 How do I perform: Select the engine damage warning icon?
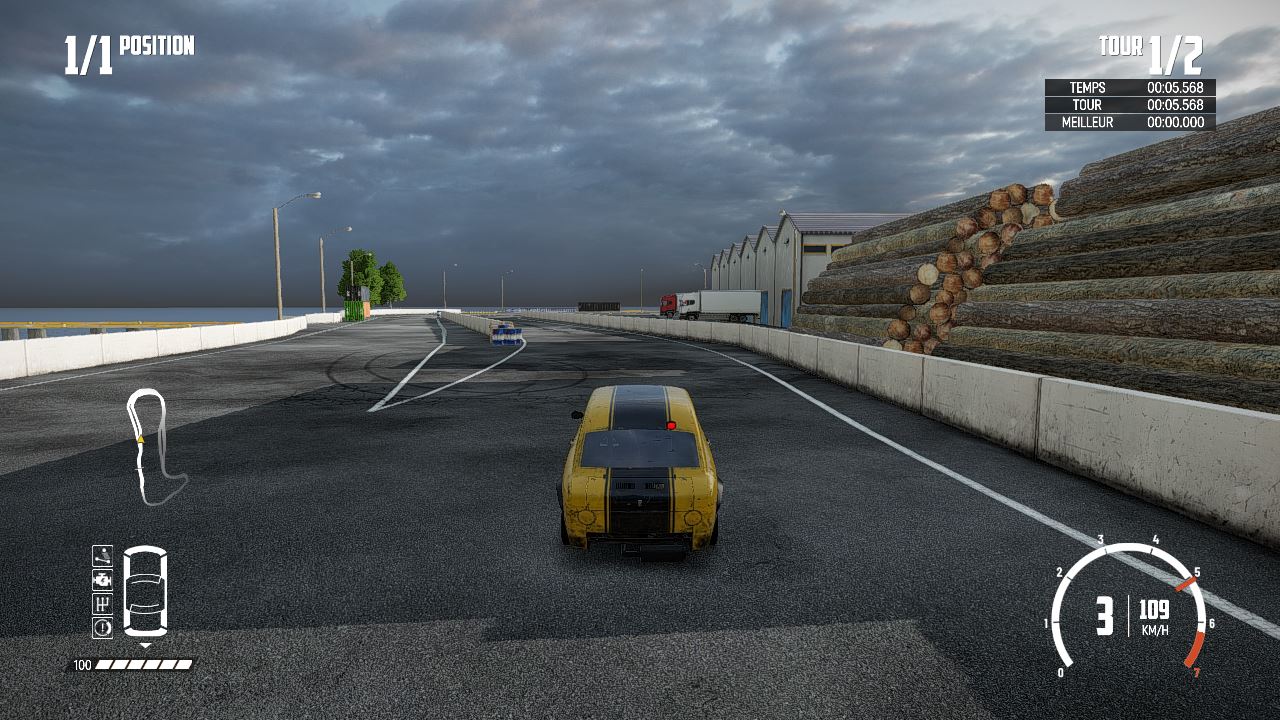click(102, 580)
